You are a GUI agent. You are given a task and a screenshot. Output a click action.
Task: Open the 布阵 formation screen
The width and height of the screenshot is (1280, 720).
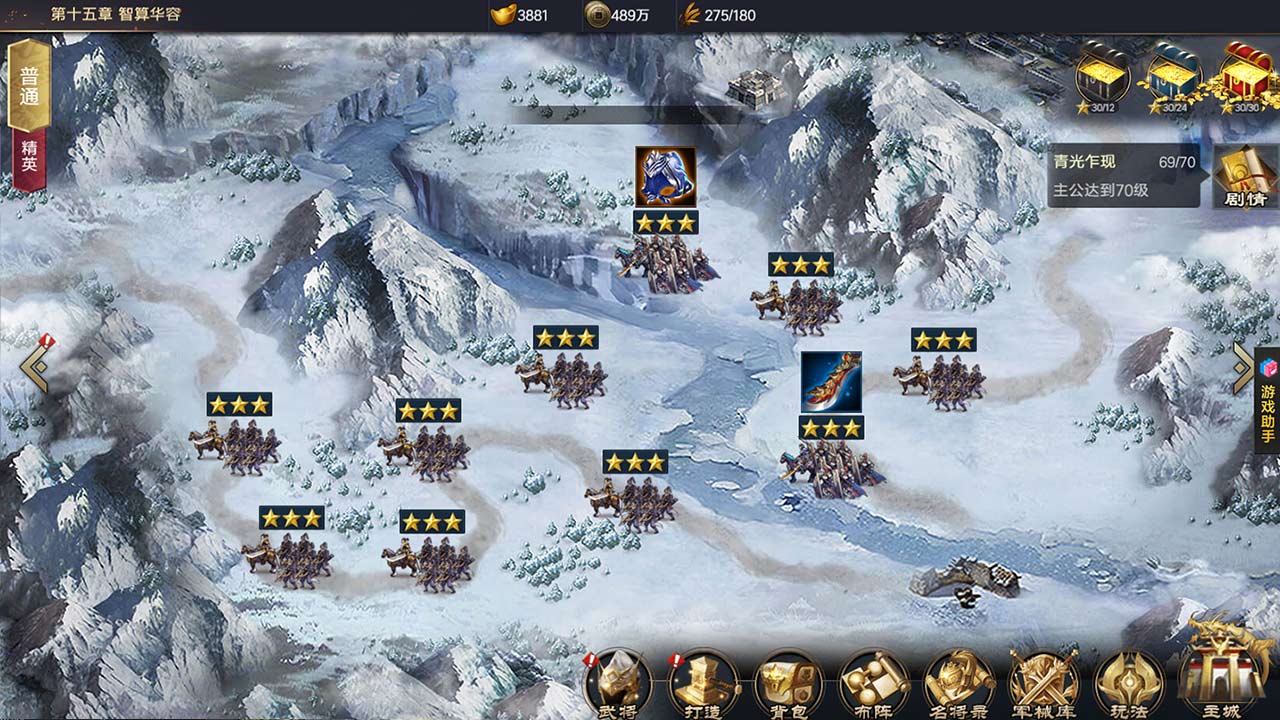point(873,684)
